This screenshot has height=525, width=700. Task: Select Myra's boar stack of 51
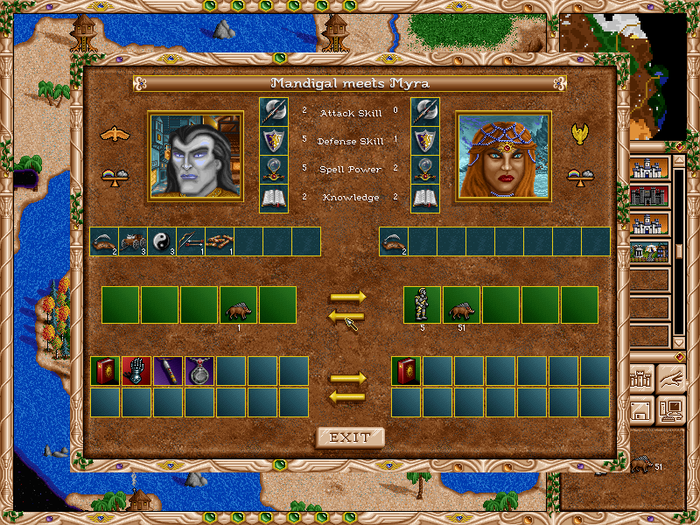click(x=462, y=305)
